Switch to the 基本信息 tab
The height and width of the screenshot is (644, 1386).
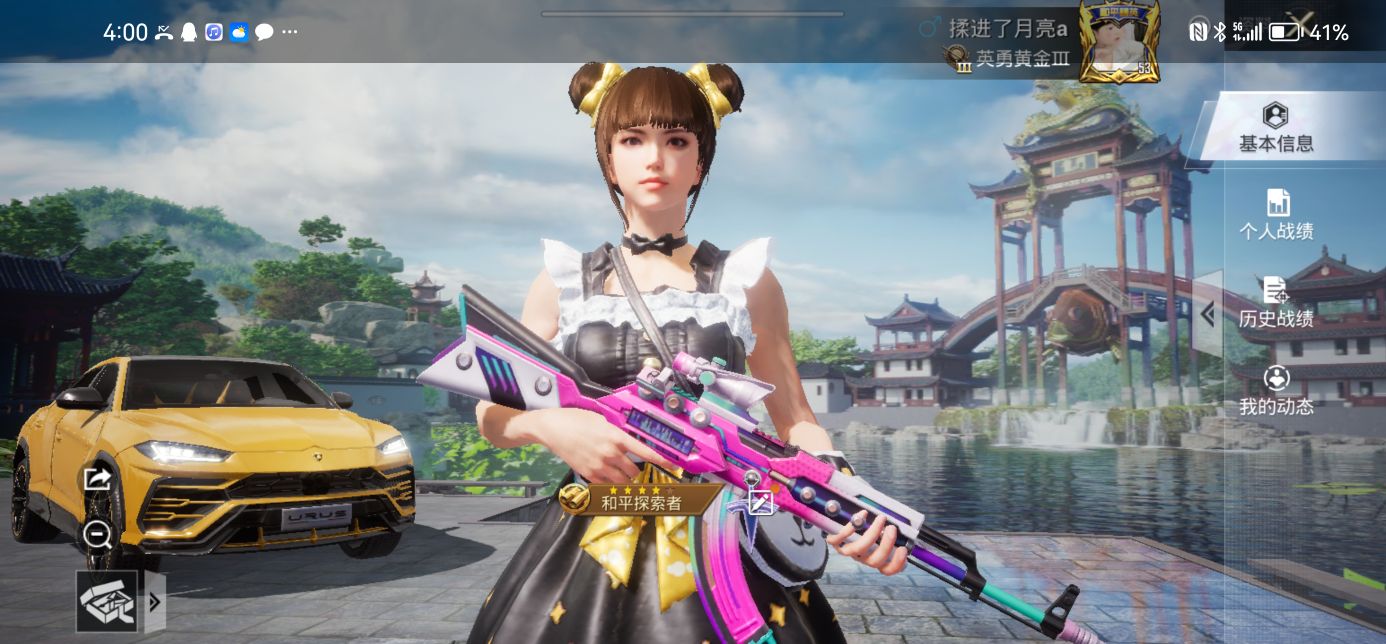[1276, 128]
